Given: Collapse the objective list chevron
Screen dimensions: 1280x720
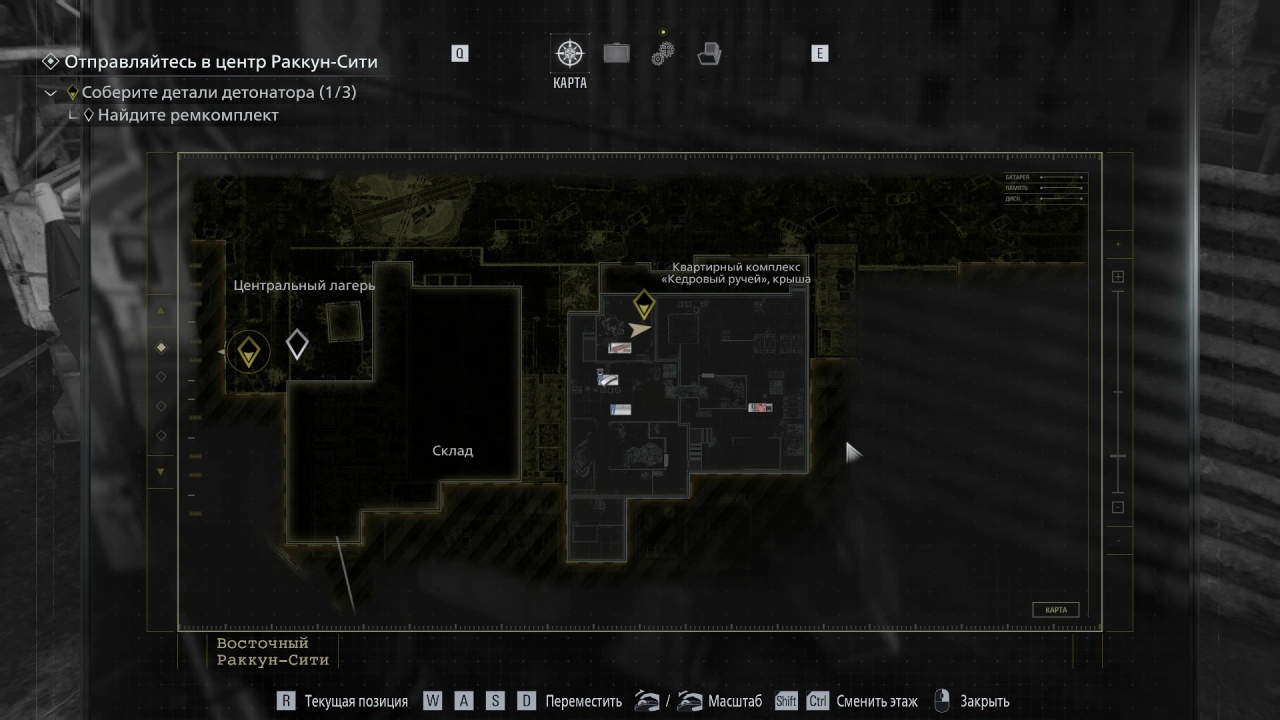Looking at the screenshot, I should click(x=51, y=93).
